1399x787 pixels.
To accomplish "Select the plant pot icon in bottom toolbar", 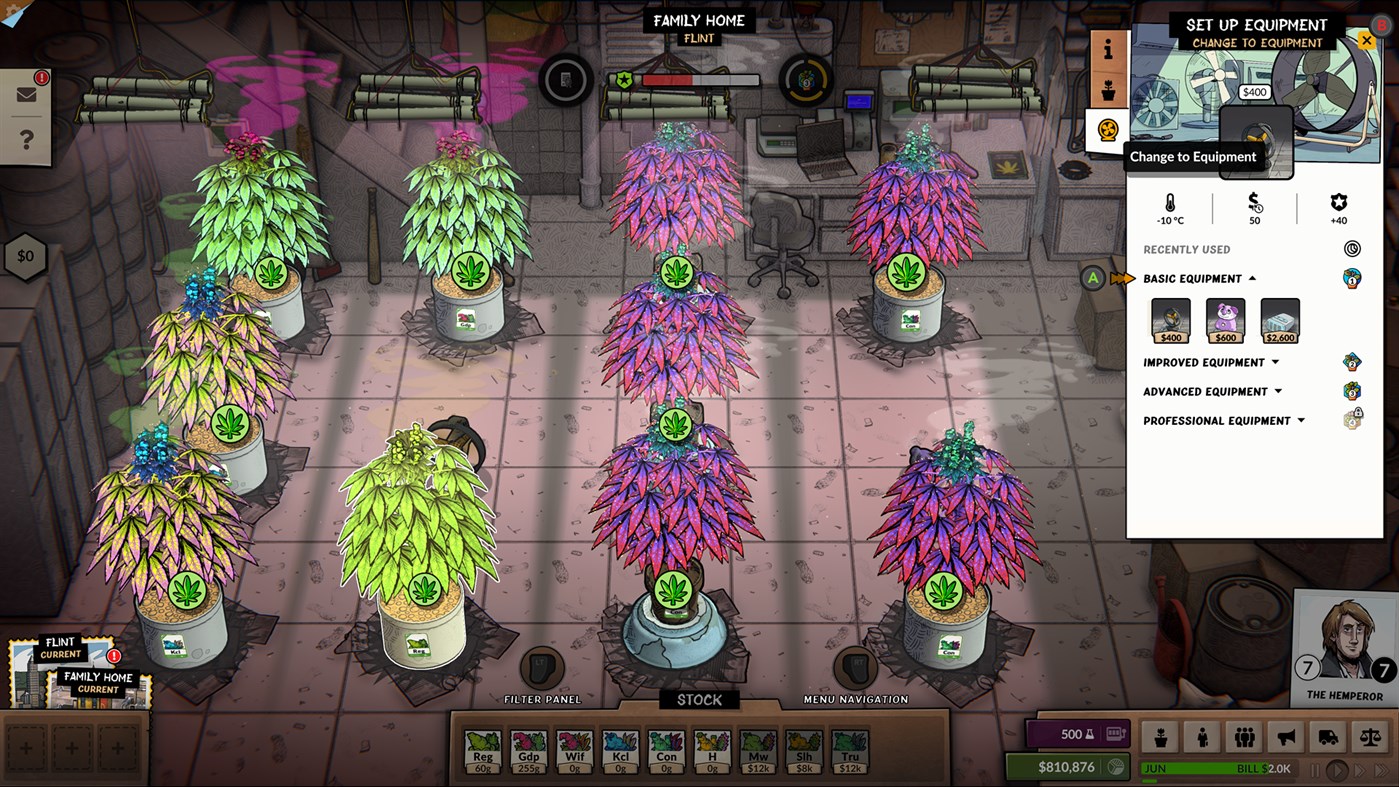I will [1162, 735].
